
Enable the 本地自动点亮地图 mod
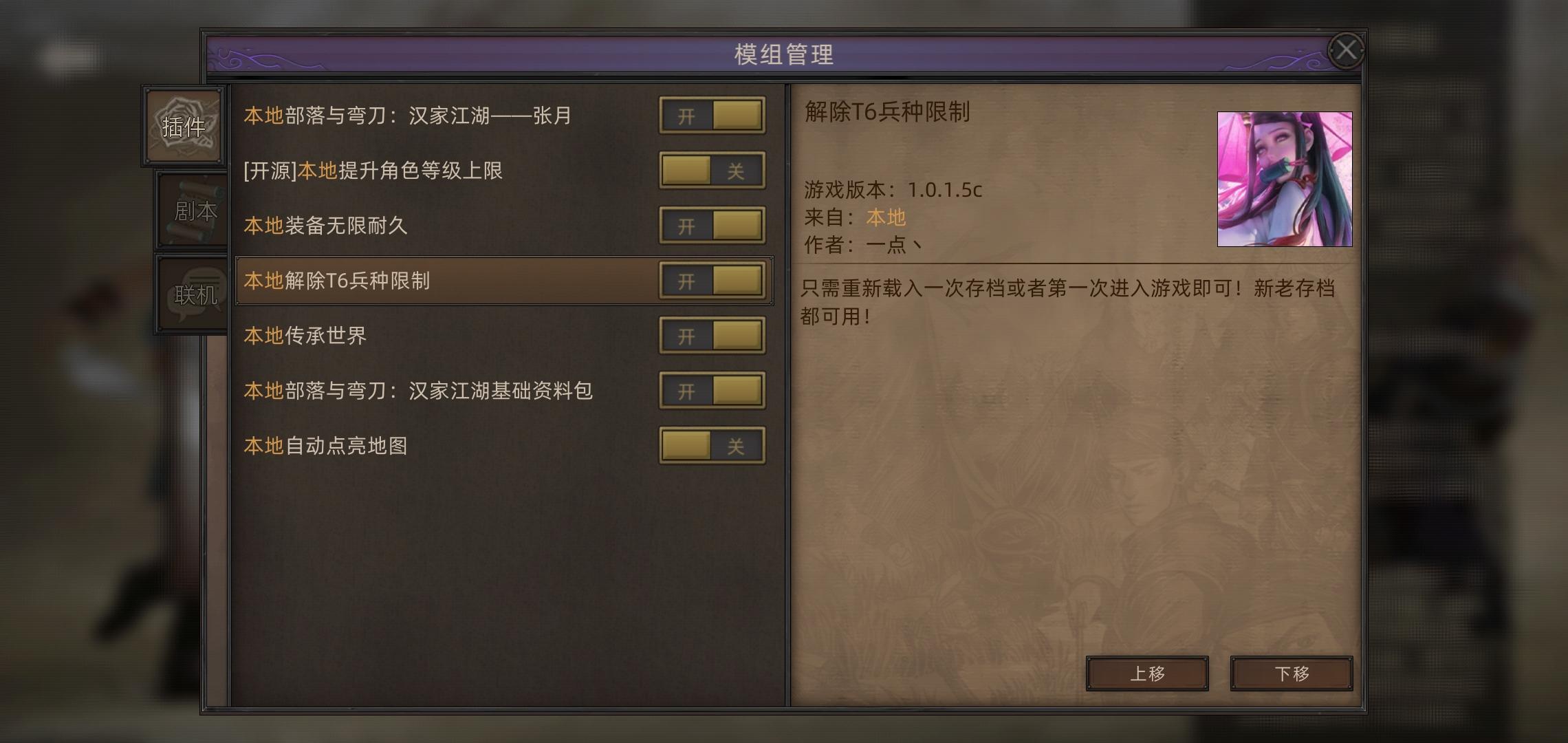point(712,446)
